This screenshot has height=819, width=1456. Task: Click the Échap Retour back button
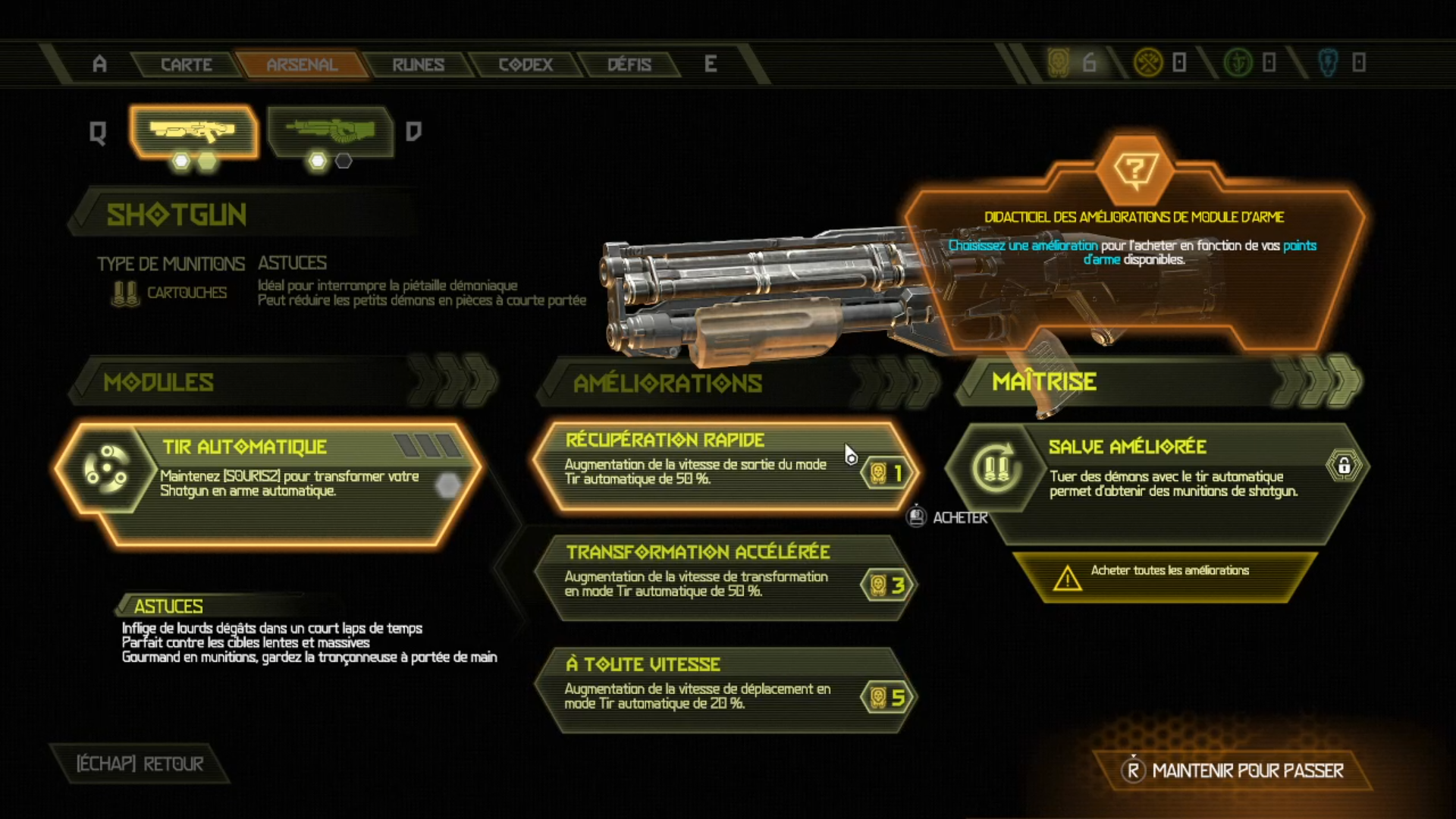coord(140,764)
